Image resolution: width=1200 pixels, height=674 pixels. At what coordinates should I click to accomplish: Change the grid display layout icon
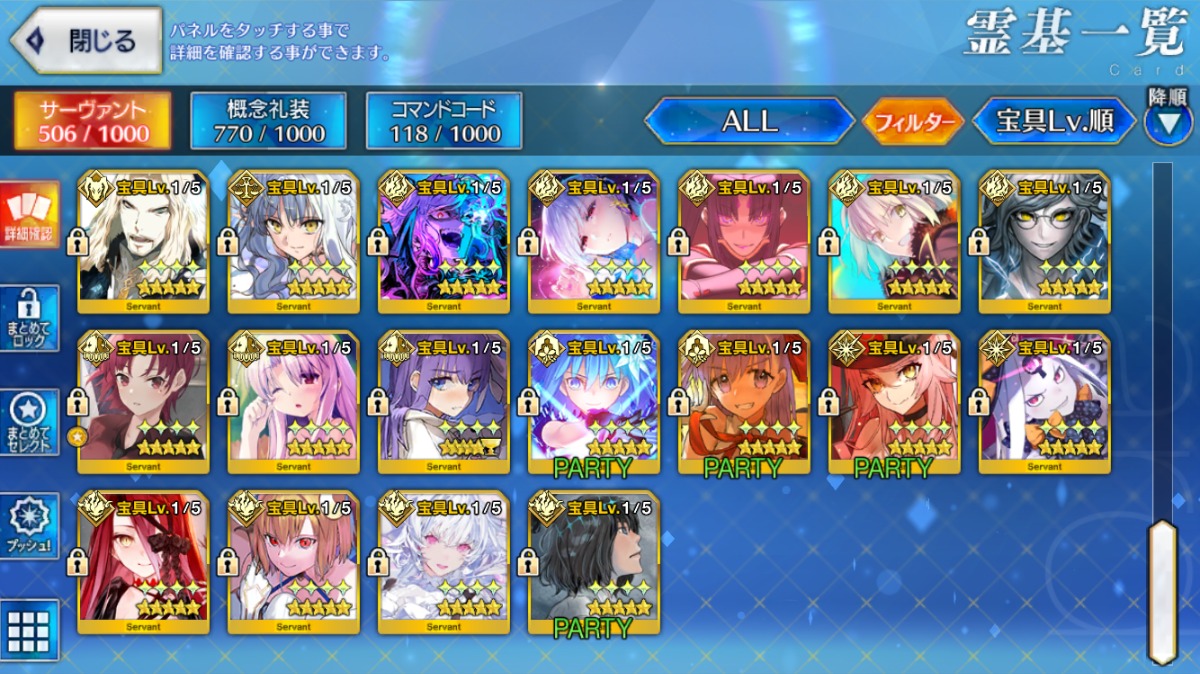(29, 628)
